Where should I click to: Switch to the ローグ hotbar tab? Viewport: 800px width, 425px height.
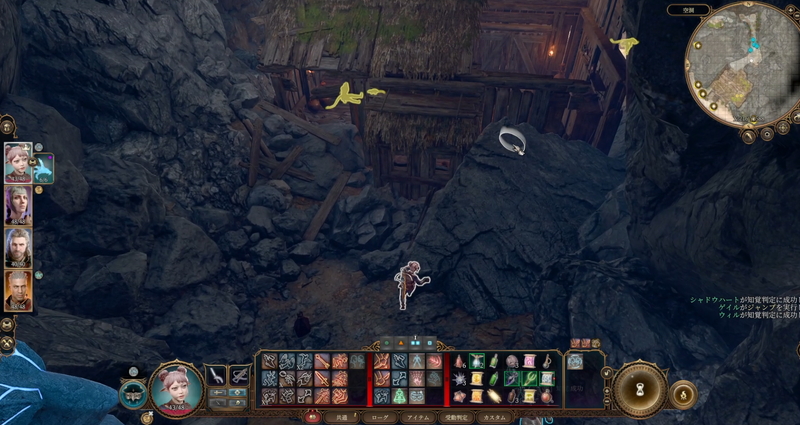[380, 416]
